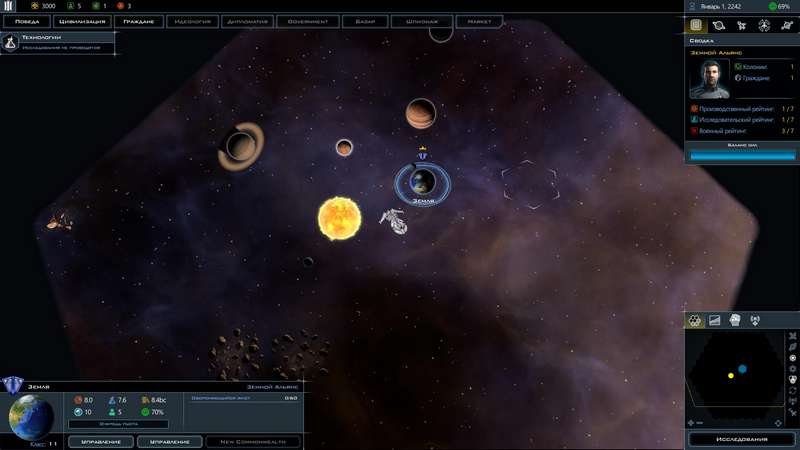The width and height of the screenshot is (800, 450).
Task: Click the Исследования turn button
Action: click(742, 439)
